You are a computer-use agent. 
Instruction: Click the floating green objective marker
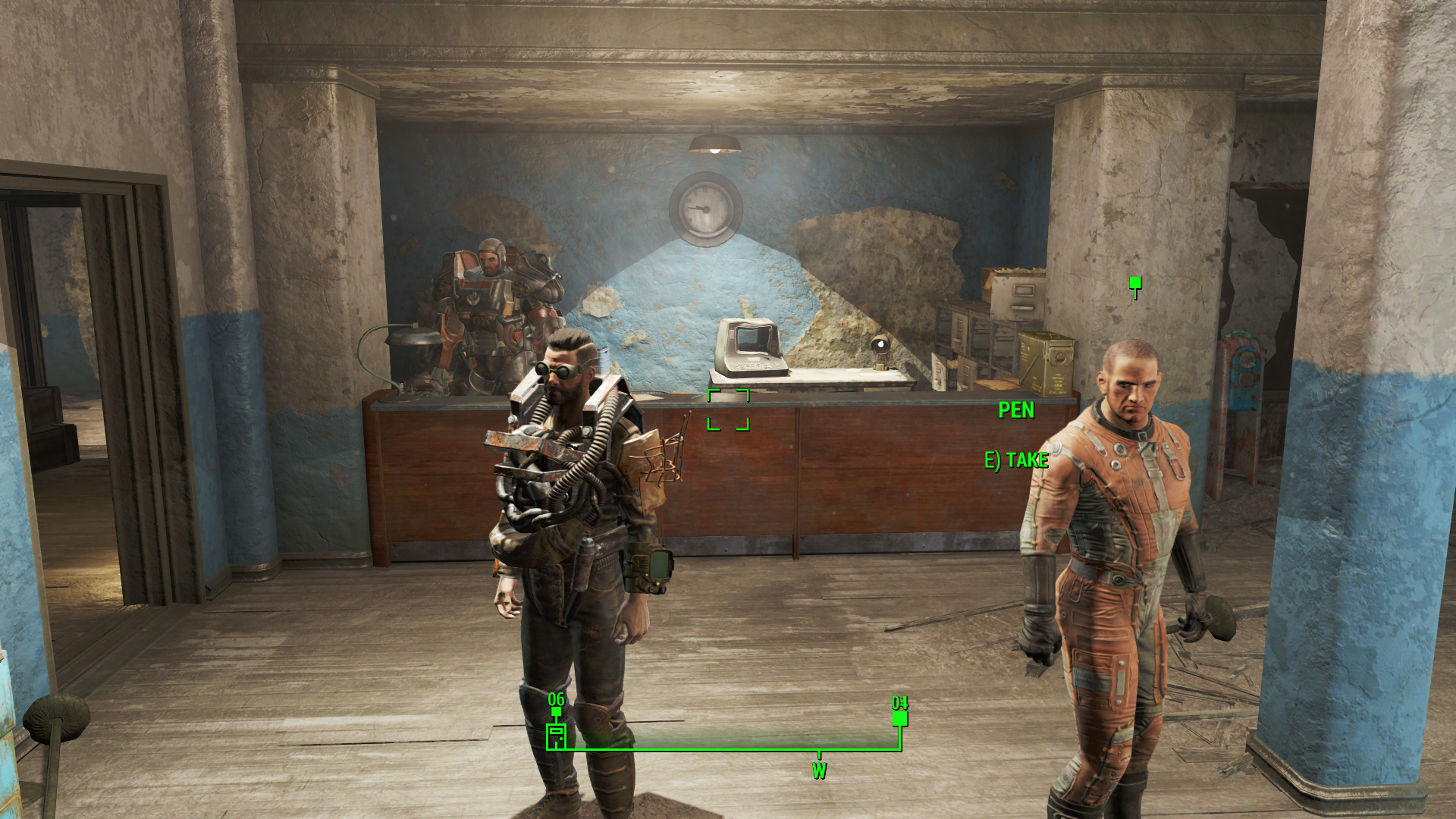pos(1135,284)
